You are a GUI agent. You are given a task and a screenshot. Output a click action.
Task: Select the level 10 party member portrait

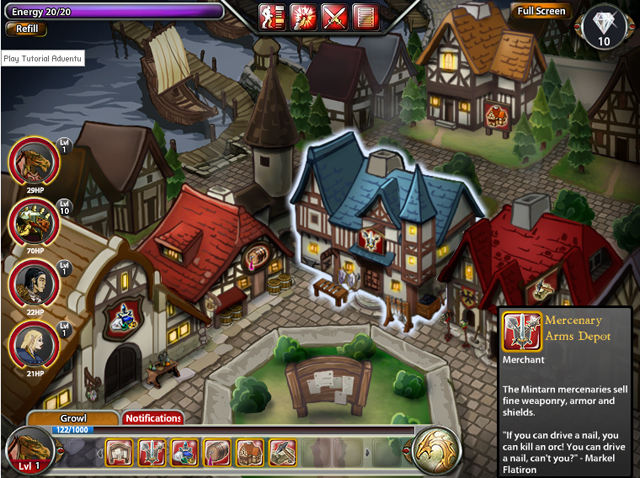point(33,221)
